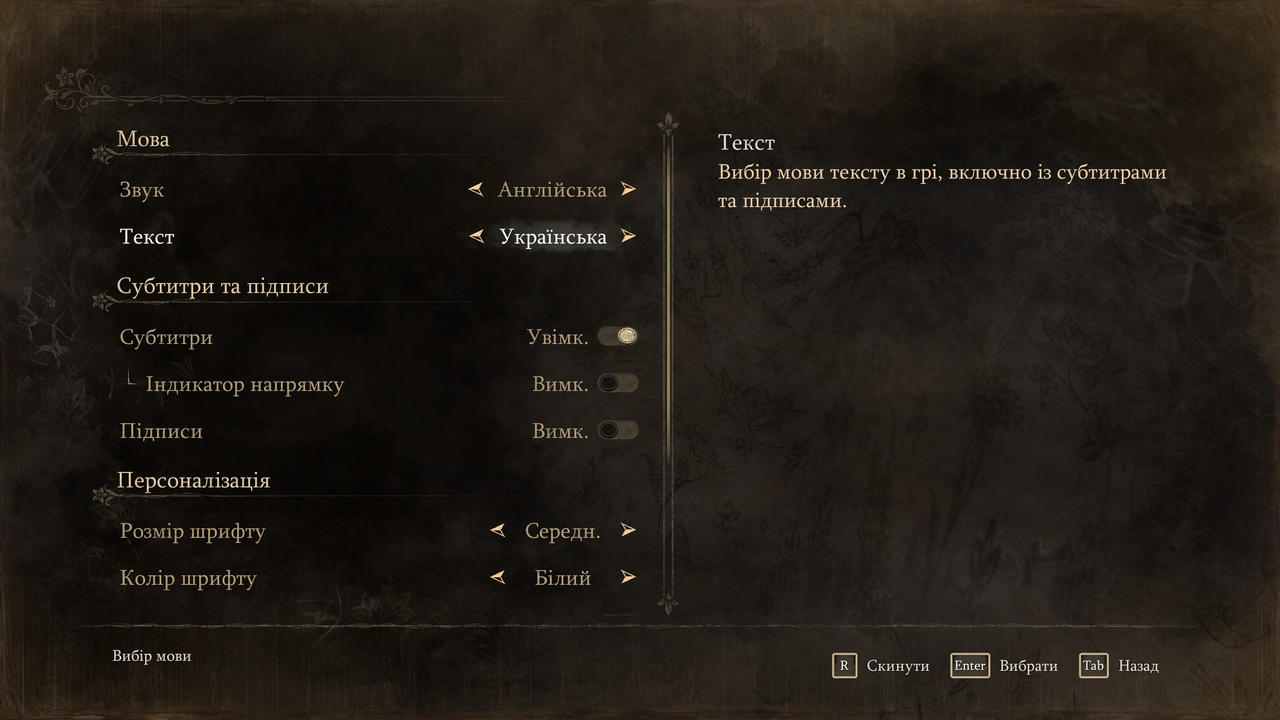Increase Розмір шрифту with the right arrow
The height and width of the screenshot is (720, 1280).
pos(628,530)
